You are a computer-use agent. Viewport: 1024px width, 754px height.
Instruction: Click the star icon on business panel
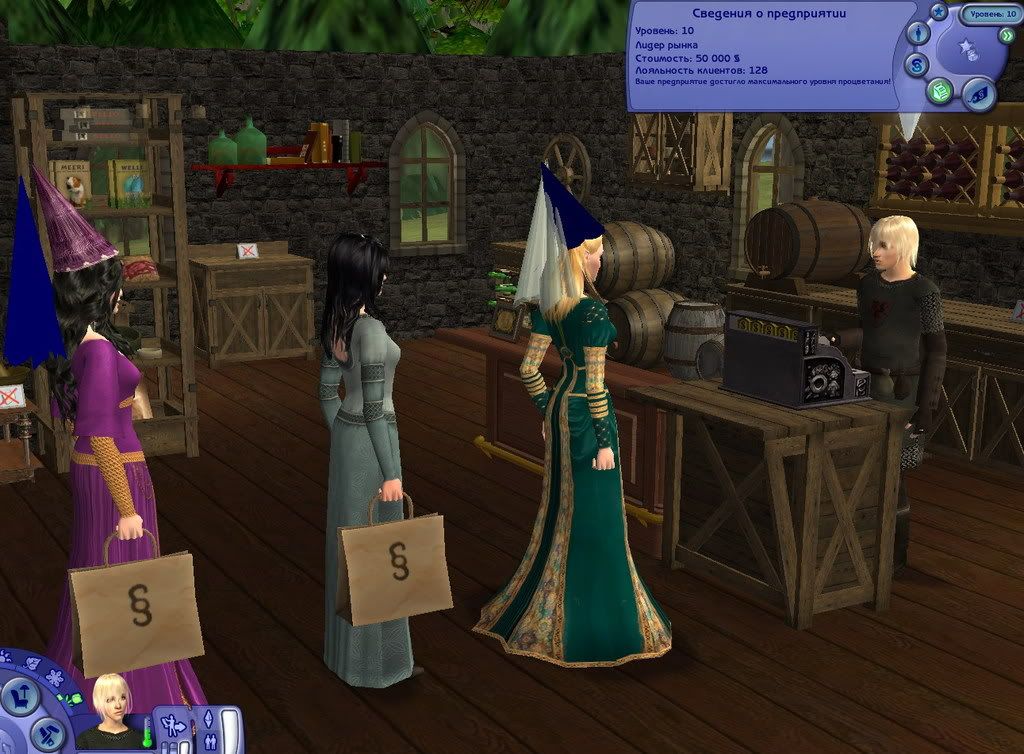[x=938, y=12]
